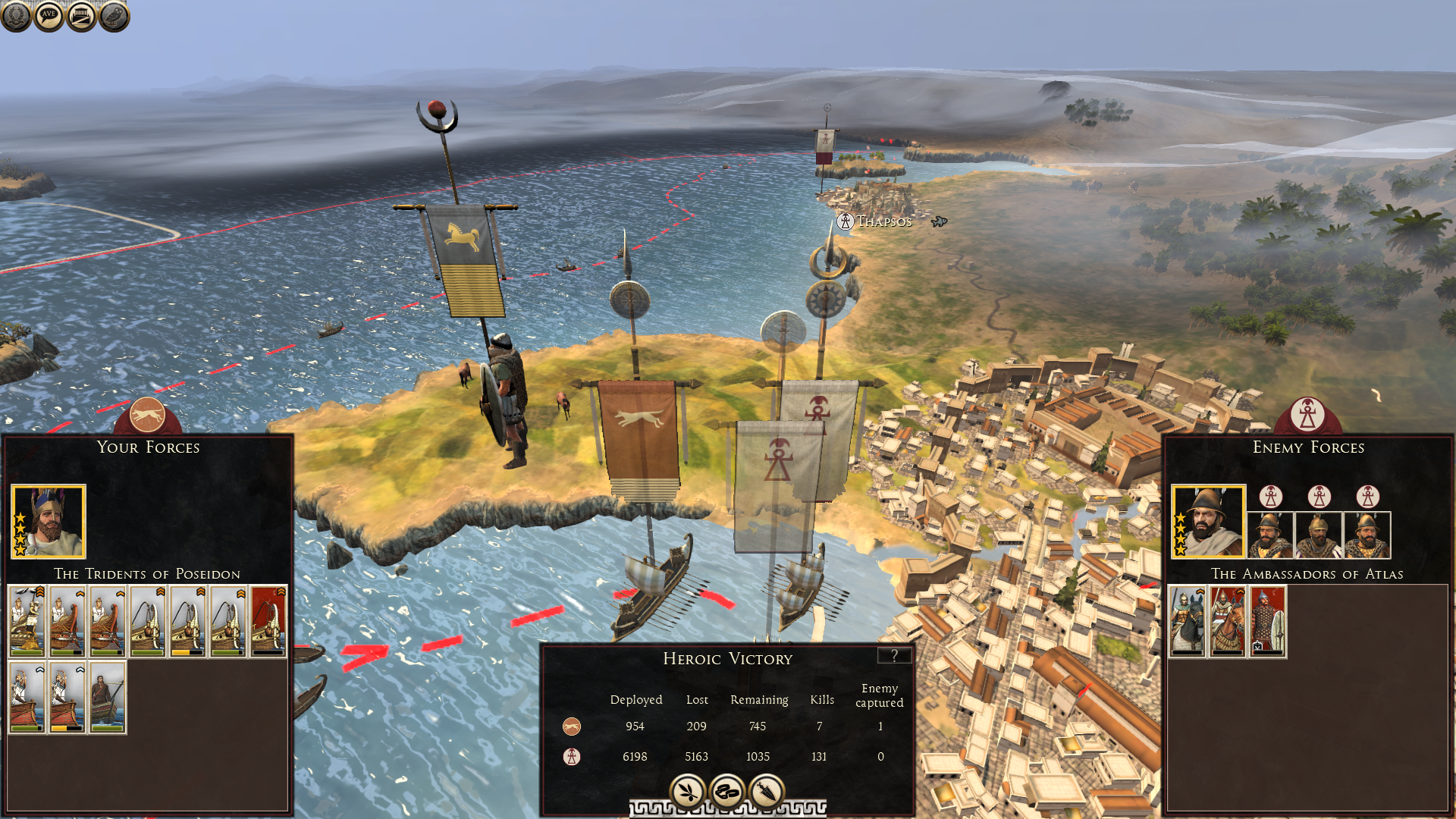The width and height of the screenshot is (1456, 819).
Task: Enslave captives using the chains button
Action: pyautogui.click(x=727, y=792)
